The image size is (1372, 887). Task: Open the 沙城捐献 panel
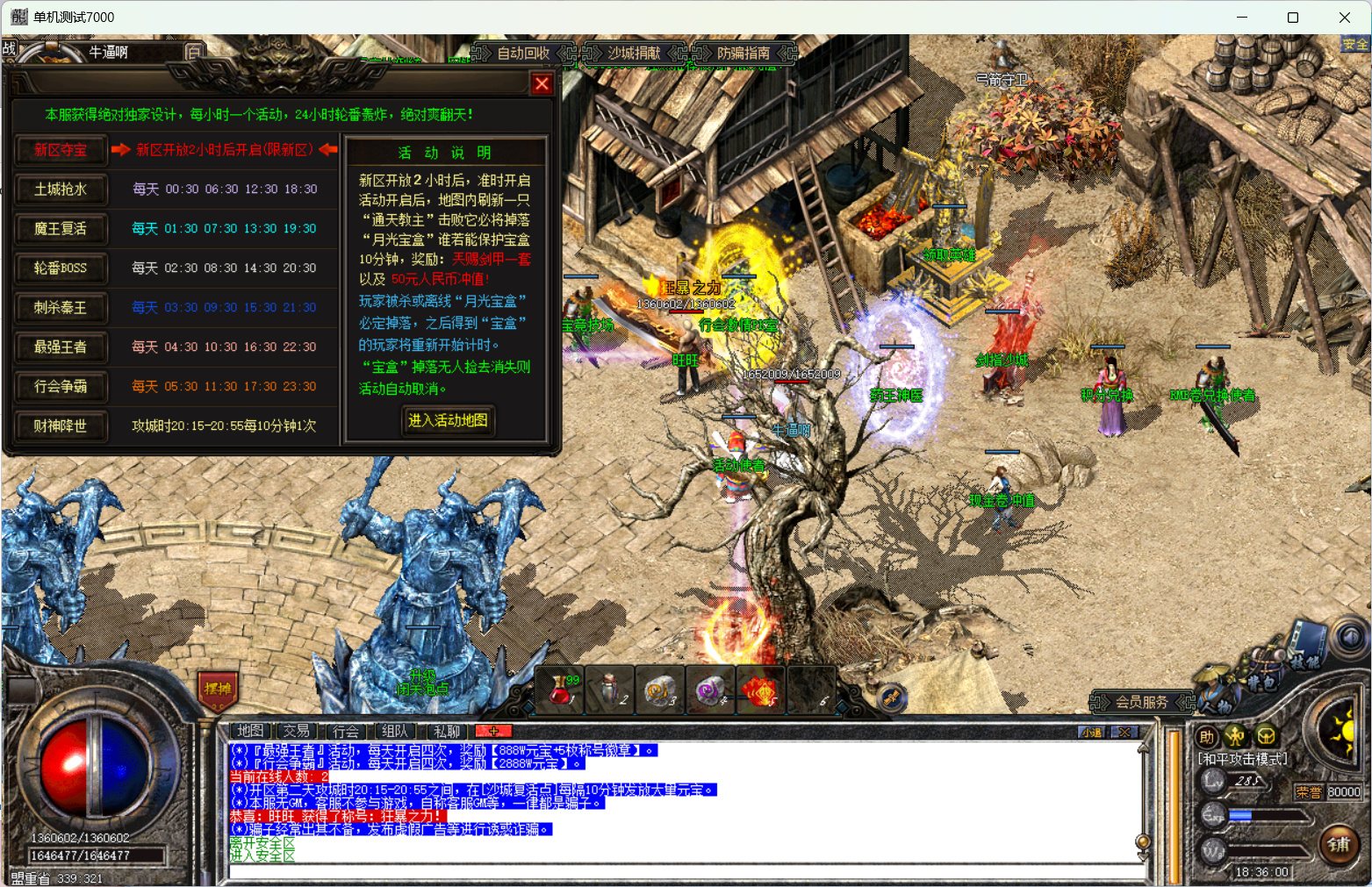click(x=634, y=54)
